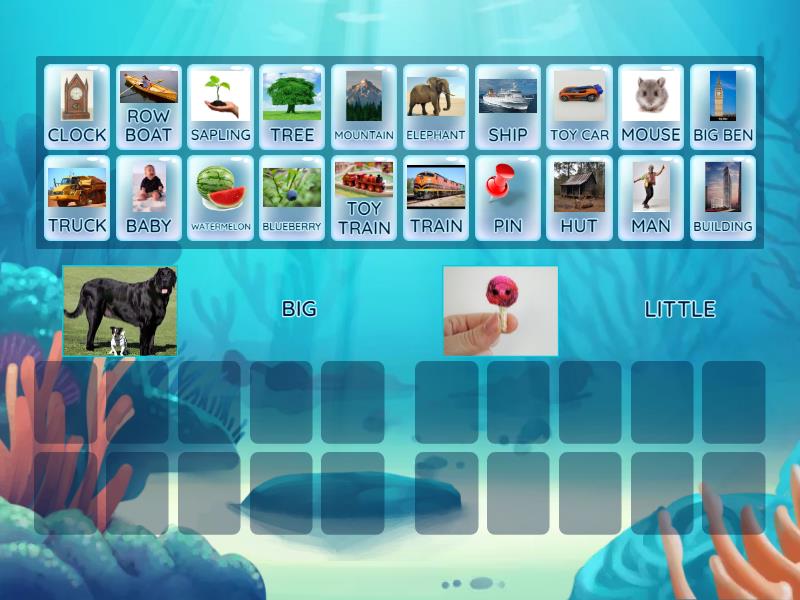Choose the SHIP tile

pos(508,107)
